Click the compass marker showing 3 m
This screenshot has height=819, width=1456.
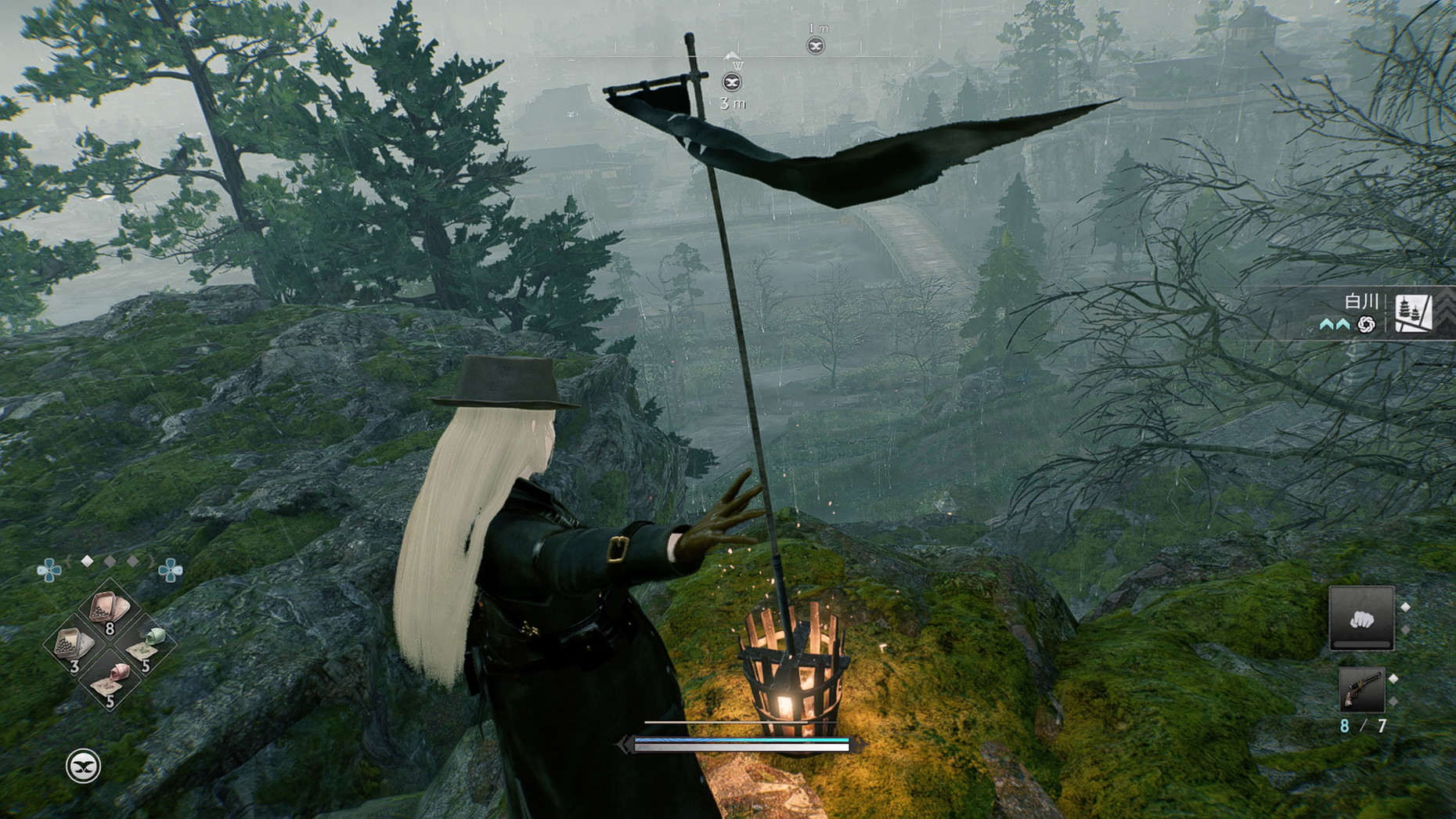(732, 82)
